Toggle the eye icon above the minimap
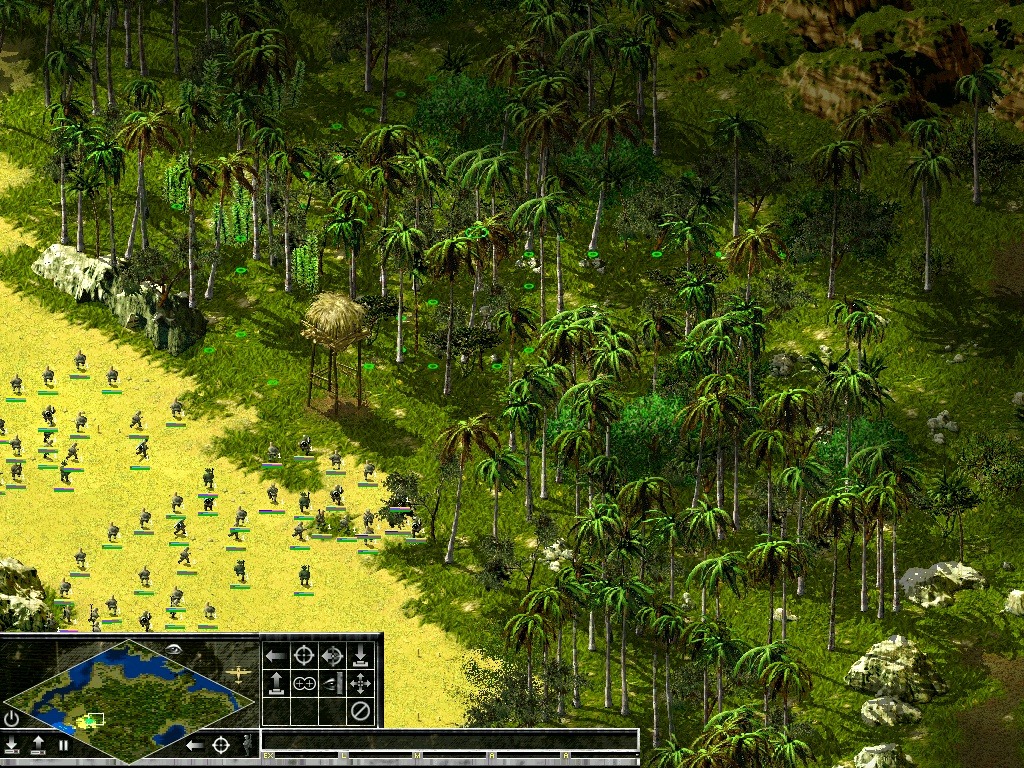 point(175,648)
